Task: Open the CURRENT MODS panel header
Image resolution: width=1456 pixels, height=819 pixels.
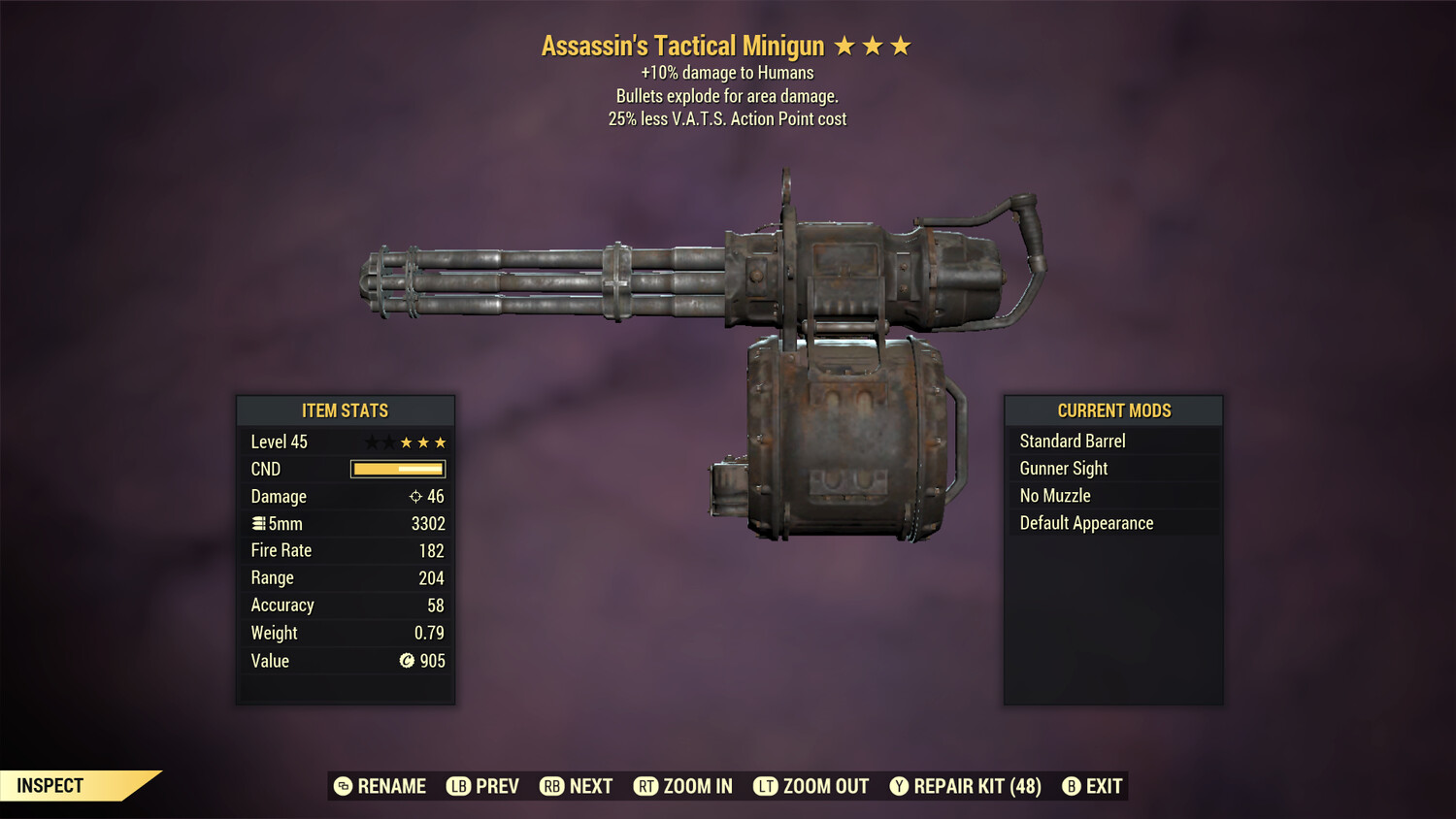Action: [1112, 410]
